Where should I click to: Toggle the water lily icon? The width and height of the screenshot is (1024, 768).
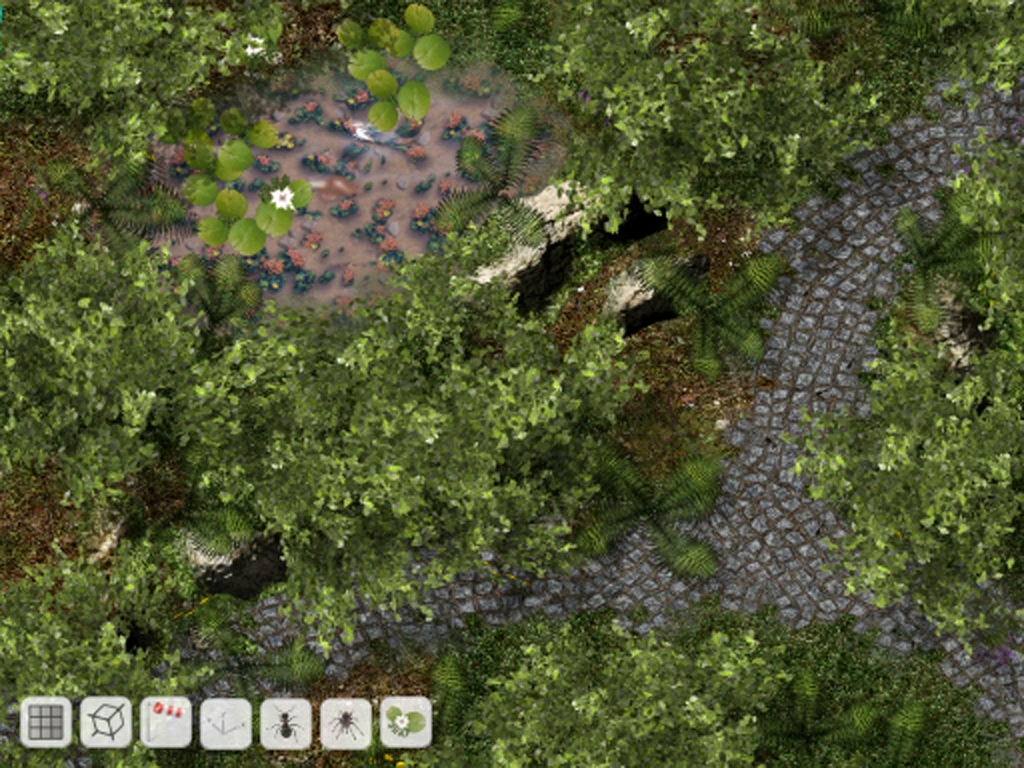click(406, 722)
